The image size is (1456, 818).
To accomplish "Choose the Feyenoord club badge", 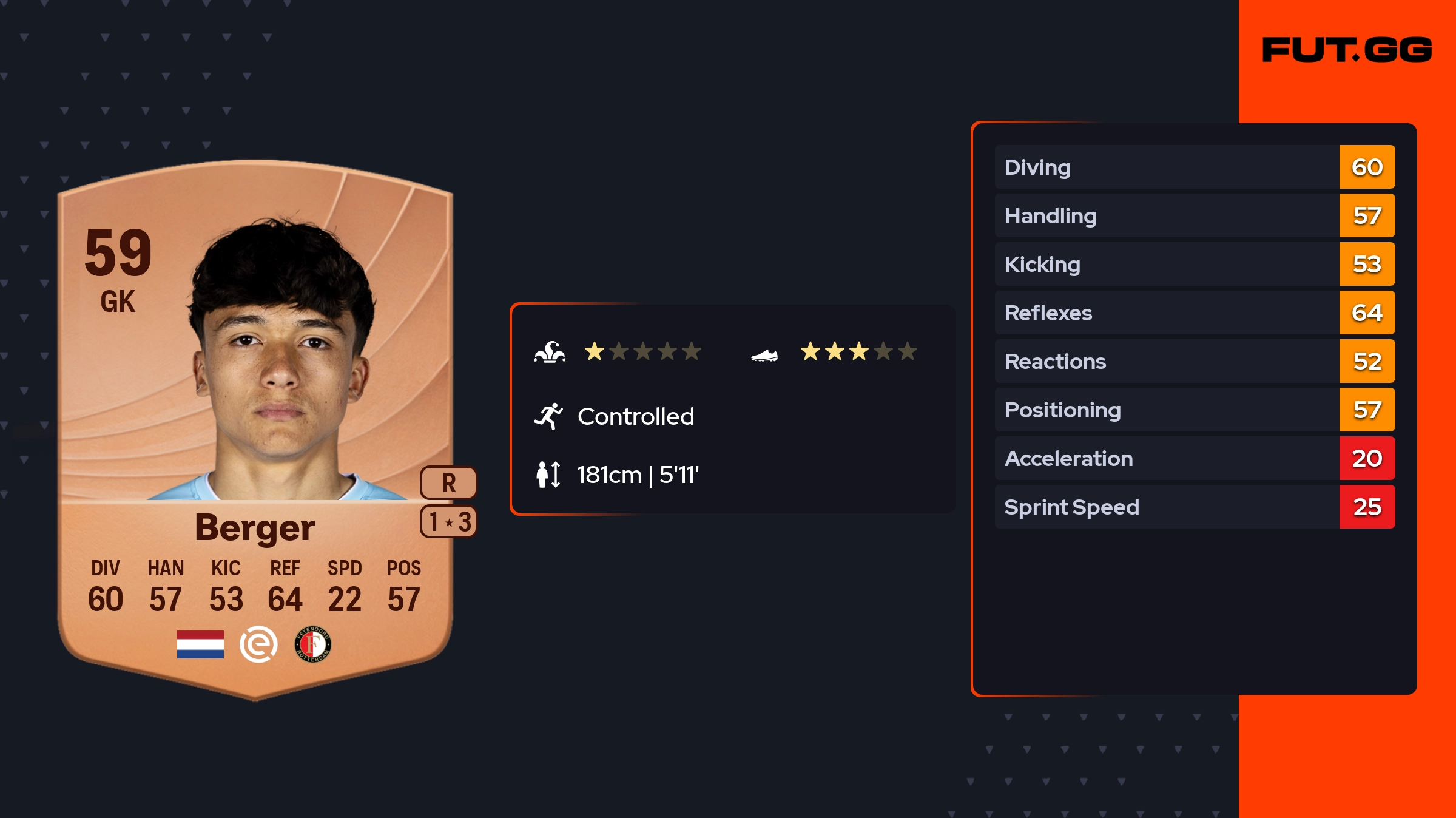I will point(313,644).
